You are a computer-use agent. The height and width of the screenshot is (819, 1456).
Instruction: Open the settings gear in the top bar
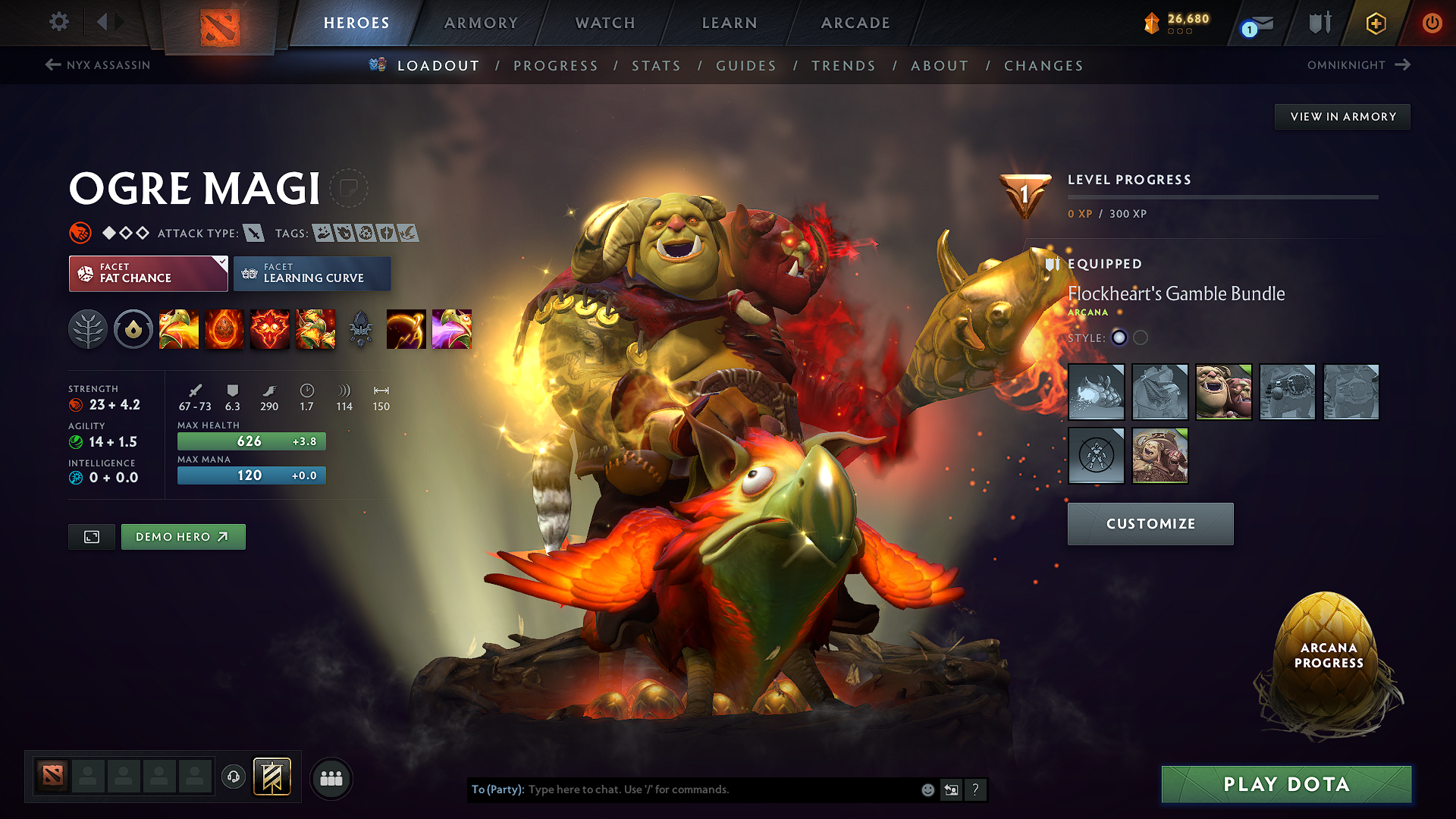pos(58,22)
